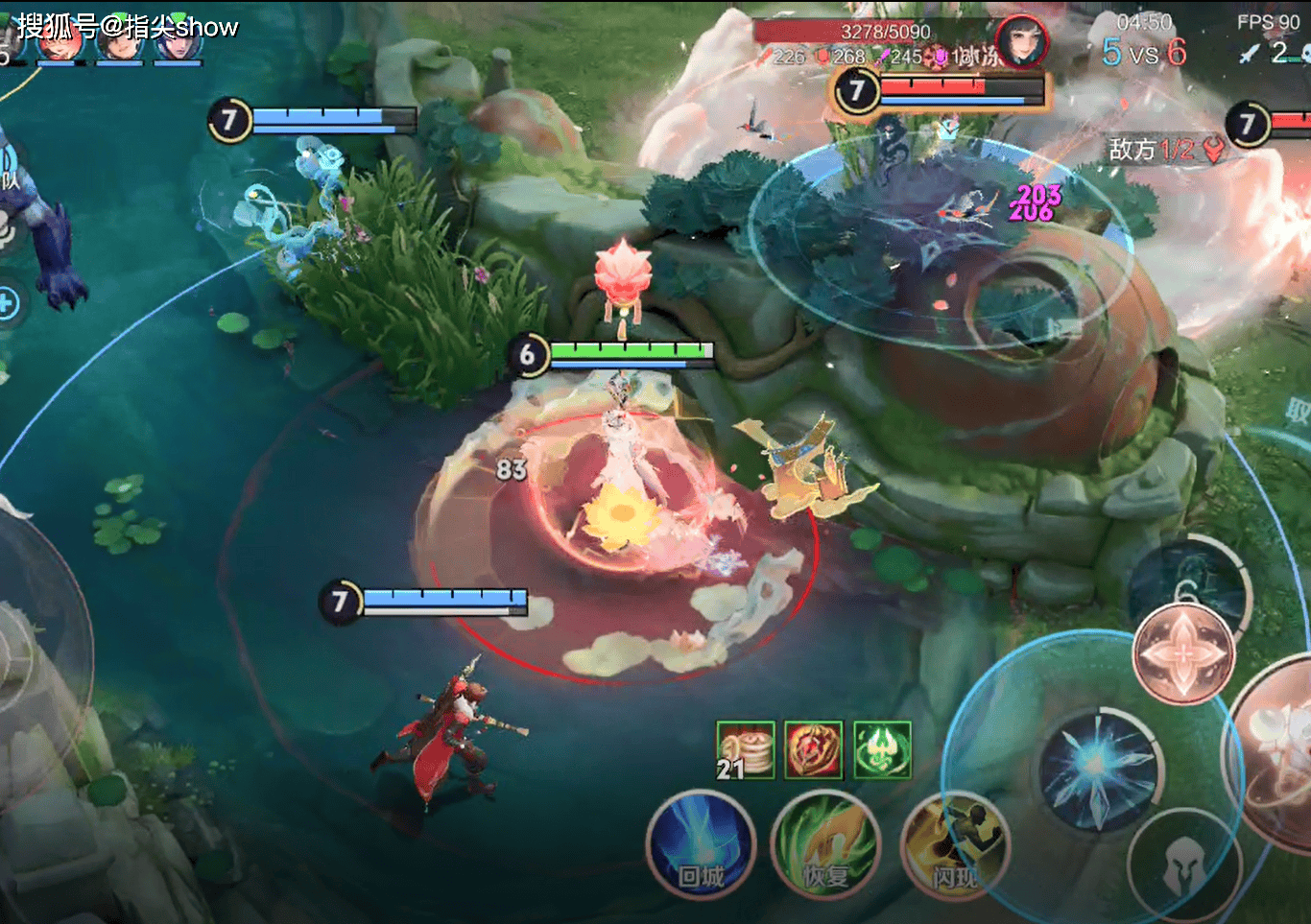
Task: Use the 恢复 restore spell
Action: 825,844
